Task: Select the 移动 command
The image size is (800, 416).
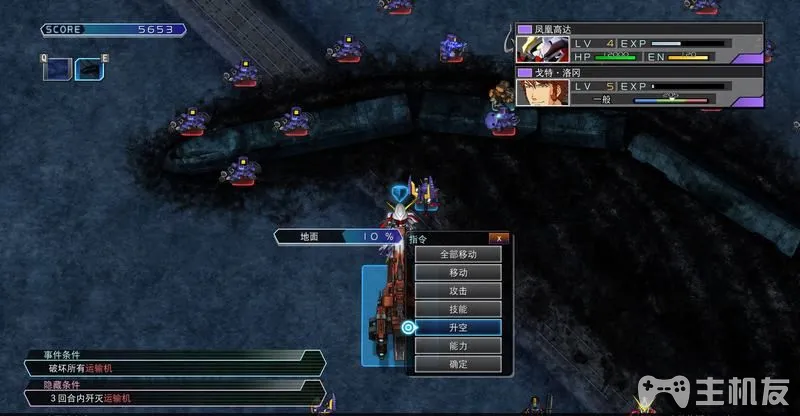Action: [x=458, y=272]
